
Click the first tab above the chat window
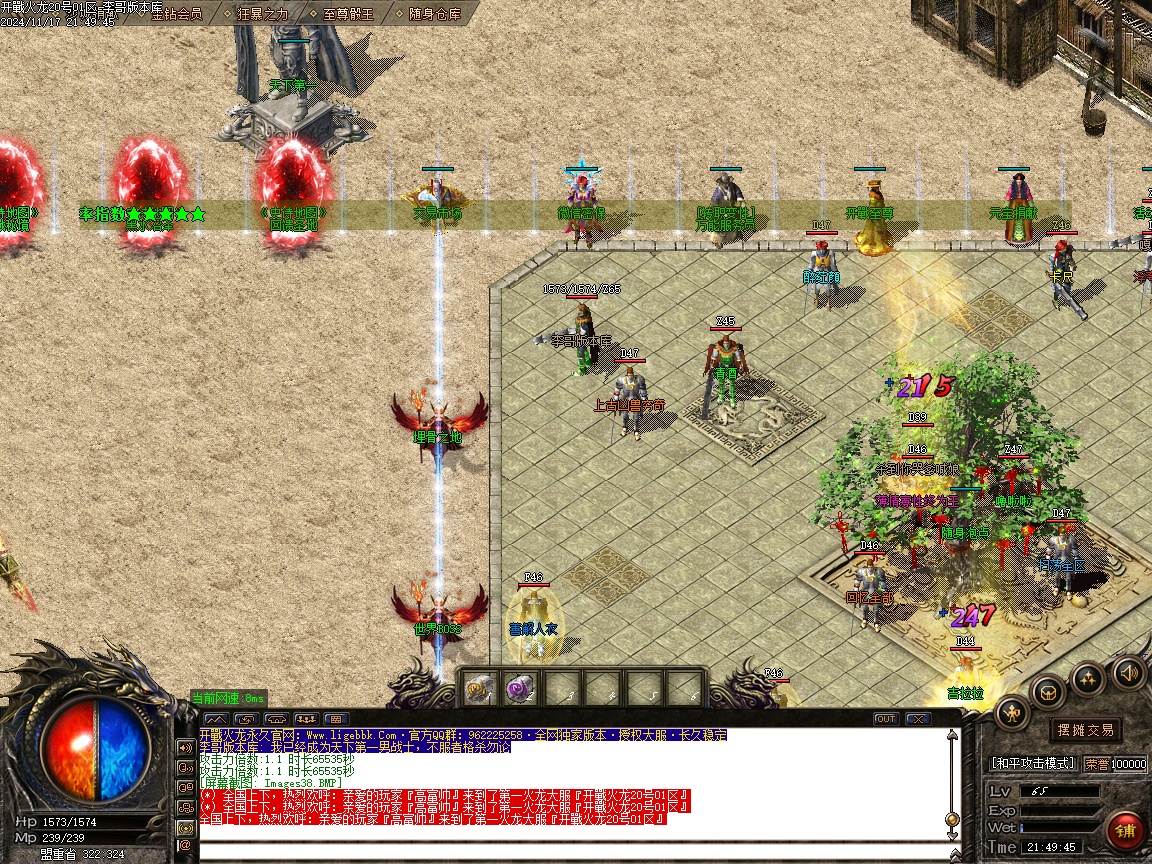pos(215,718)
